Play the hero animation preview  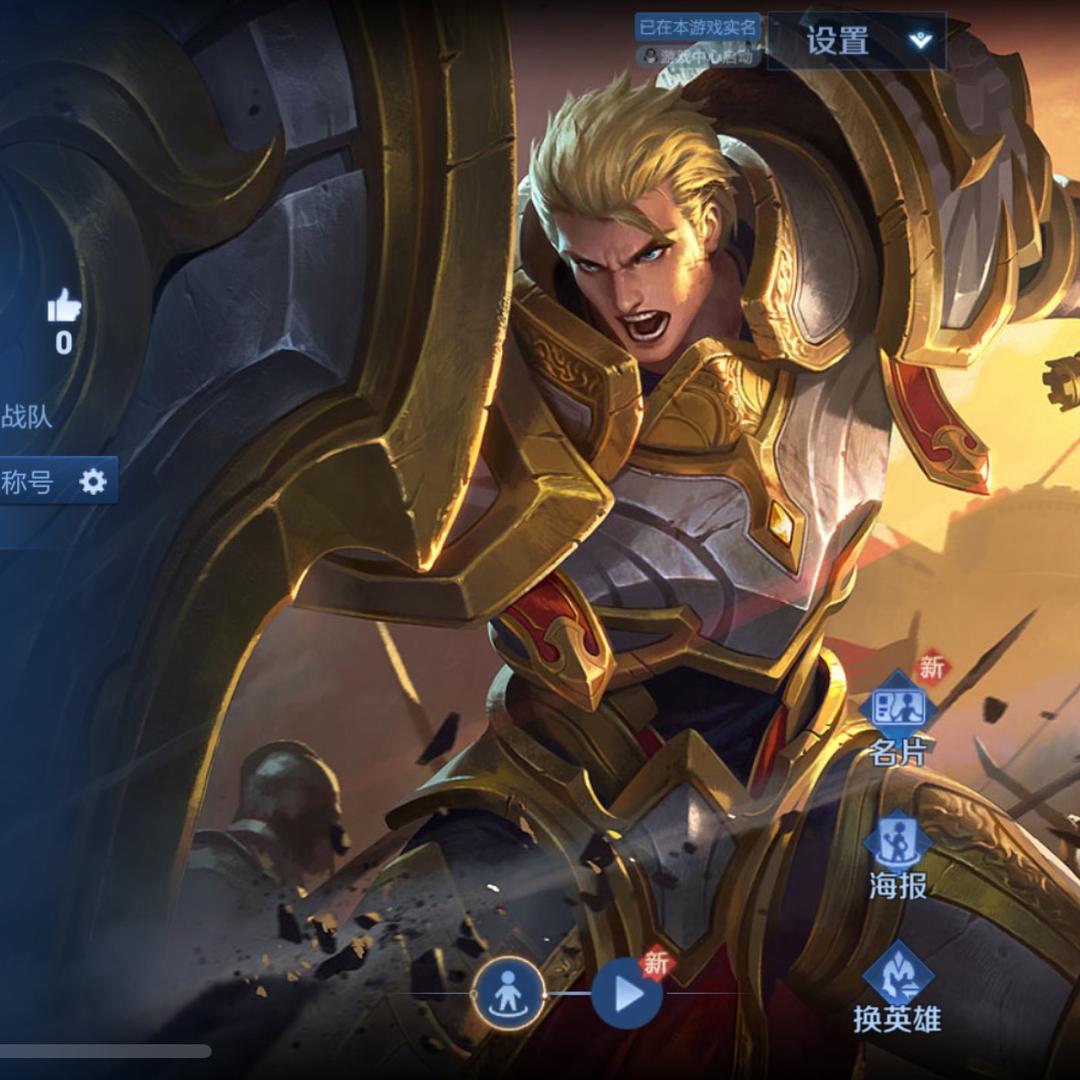(627, 994)
